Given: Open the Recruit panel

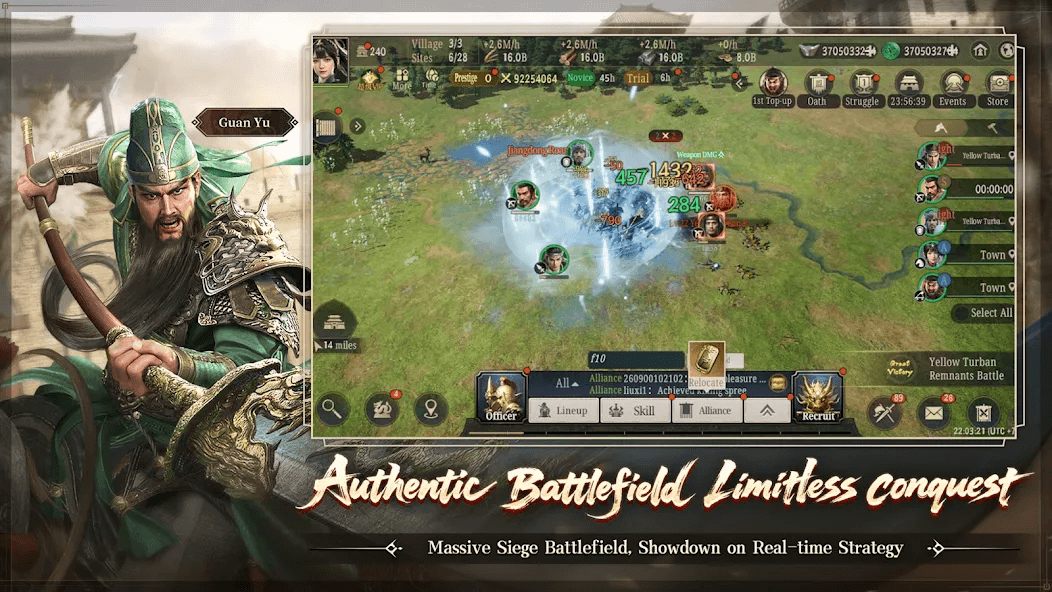Looking at the screenshot, I should [818, 397].
